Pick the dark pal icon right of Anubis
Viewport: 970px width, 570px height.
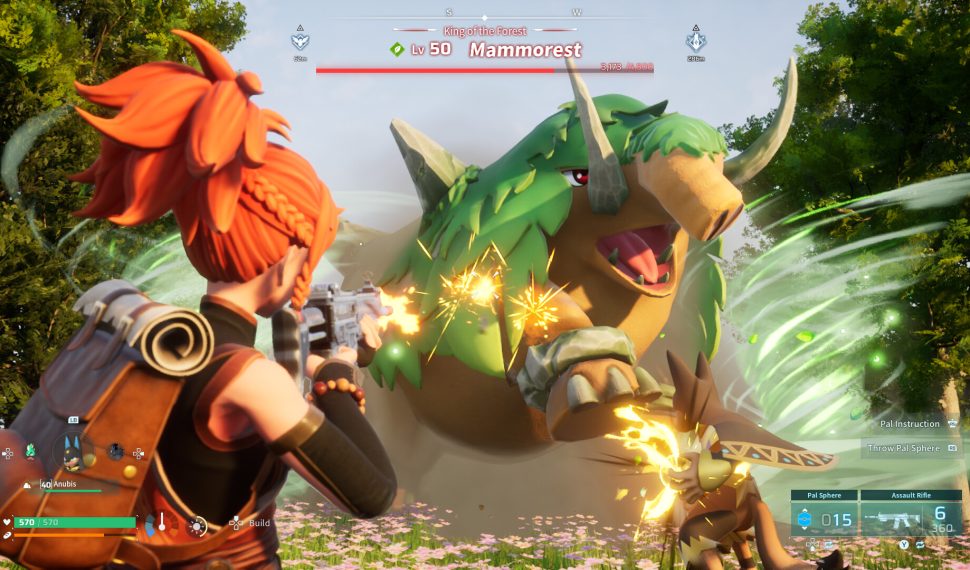coord(116,451)
